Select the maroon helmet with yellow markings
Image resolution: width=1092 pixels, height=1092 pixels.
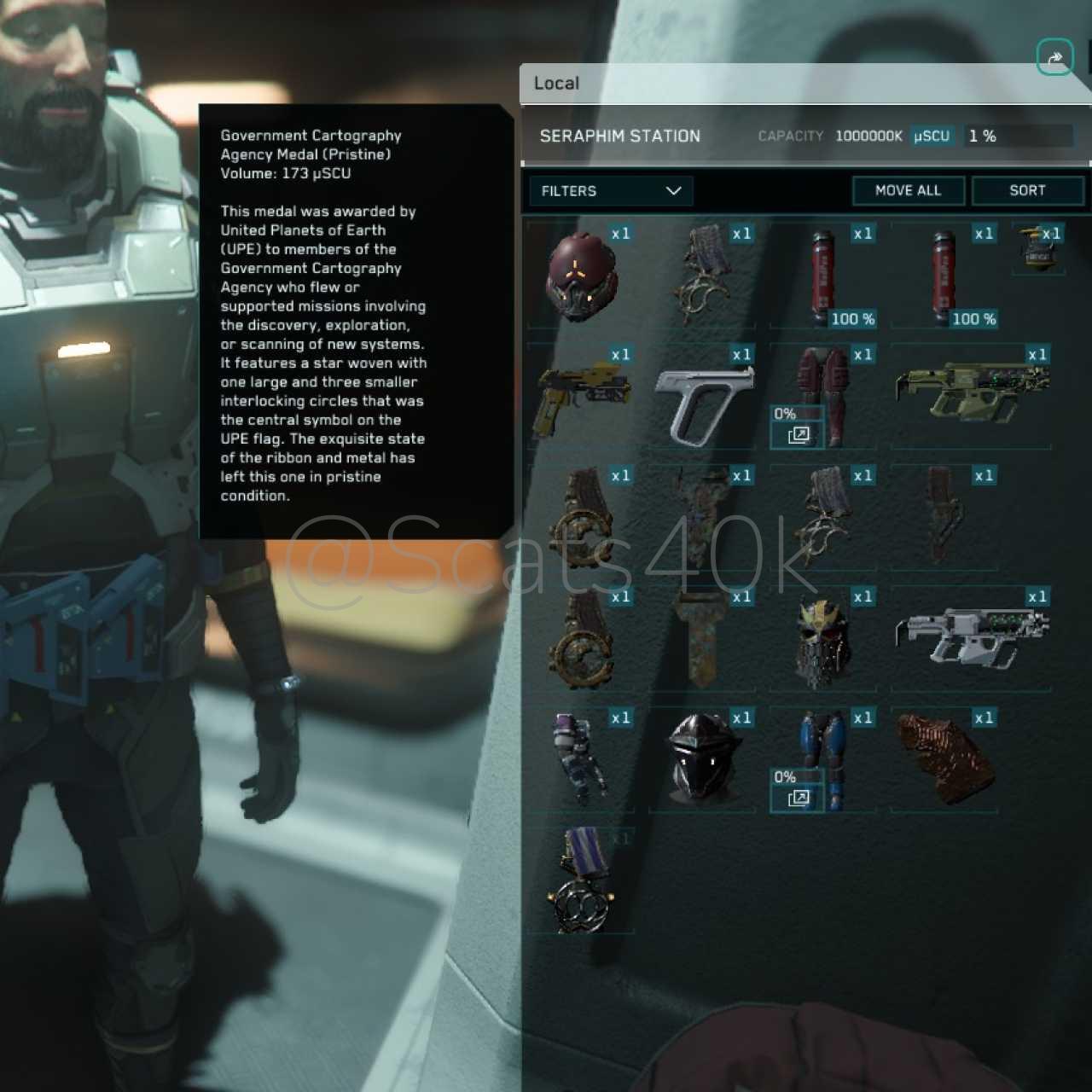click(581, 276)
